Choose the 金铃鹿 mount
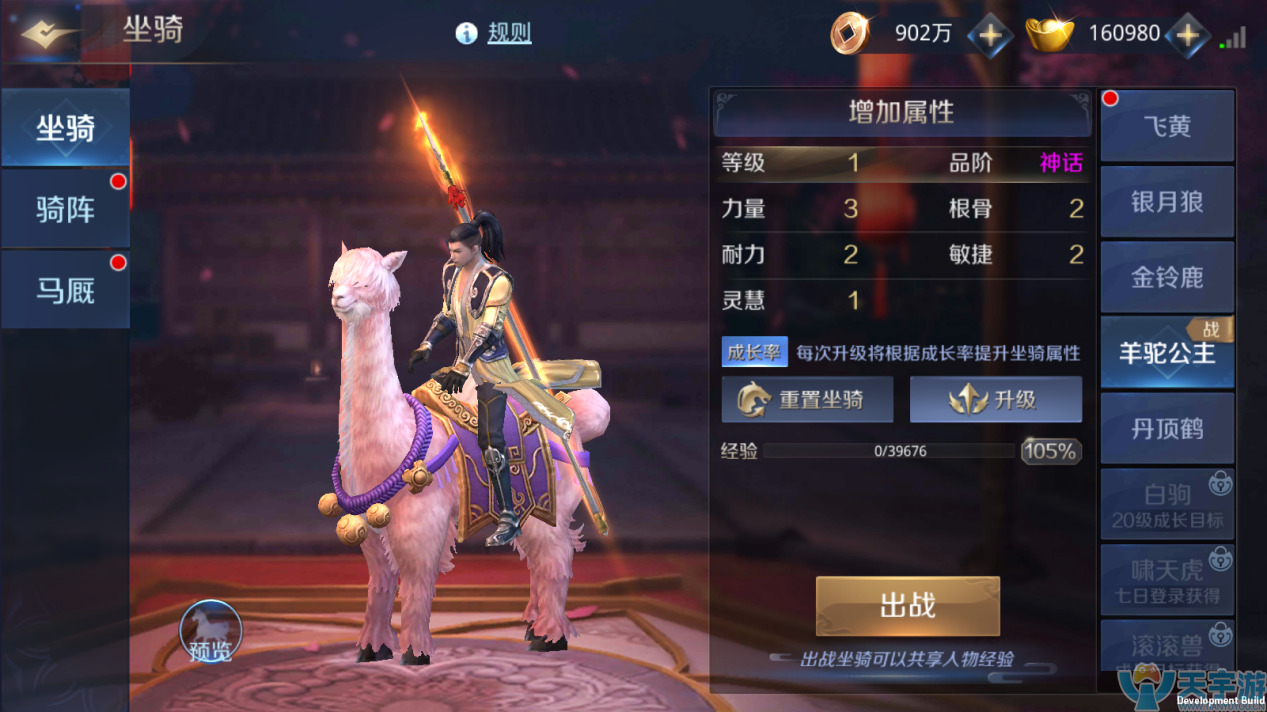This screenshot has height=712, width=1267. [x=1167, y=277]
